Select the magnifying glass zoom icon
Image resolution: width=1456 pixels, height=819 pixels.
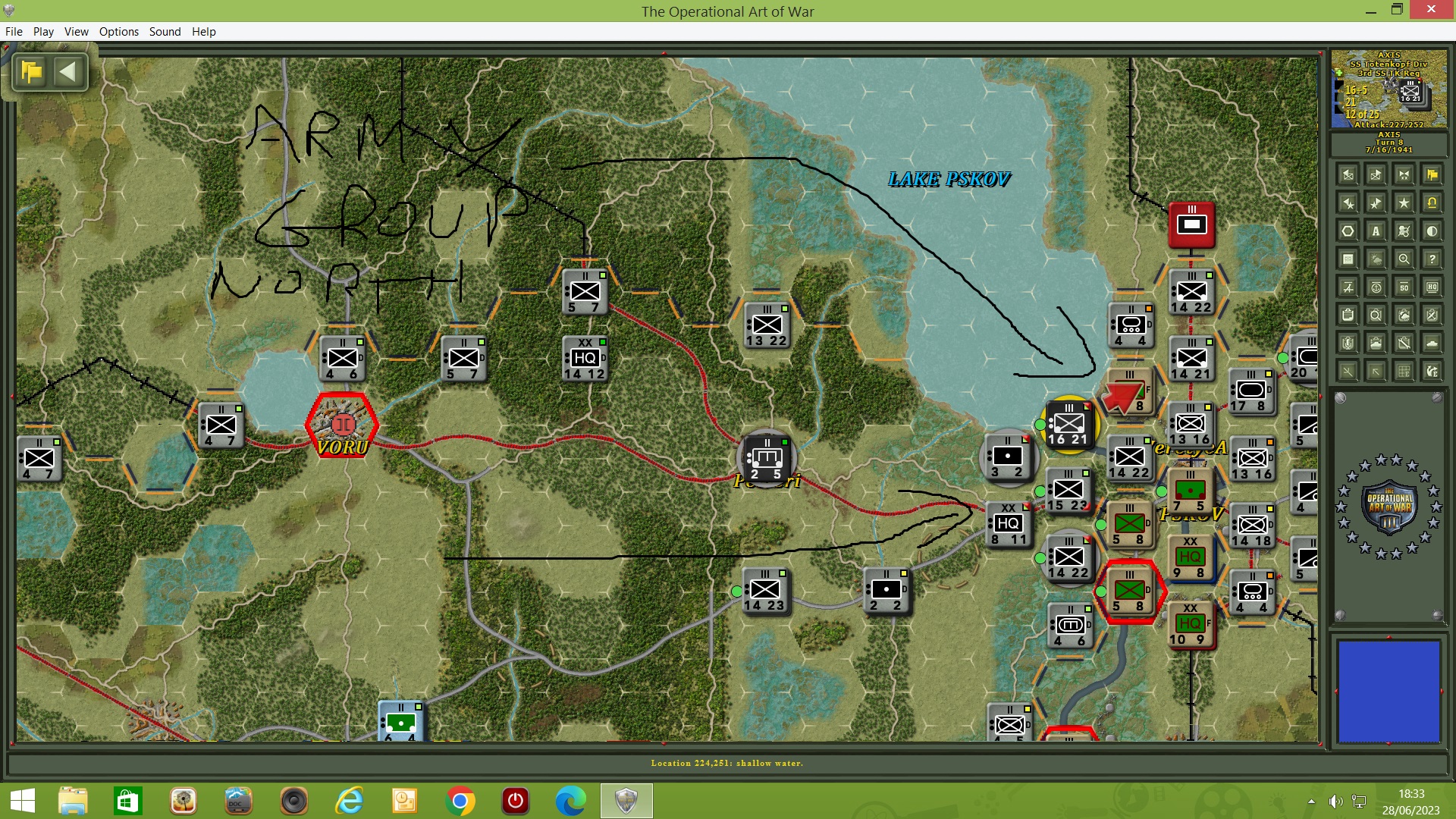tap(1404, 259)
